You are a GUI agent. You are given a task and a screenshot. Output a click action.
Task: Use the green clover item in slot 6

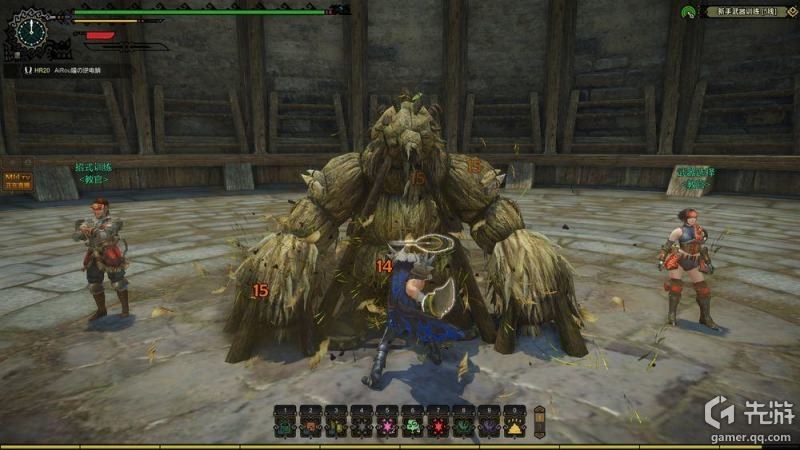(x=412, y=427)
